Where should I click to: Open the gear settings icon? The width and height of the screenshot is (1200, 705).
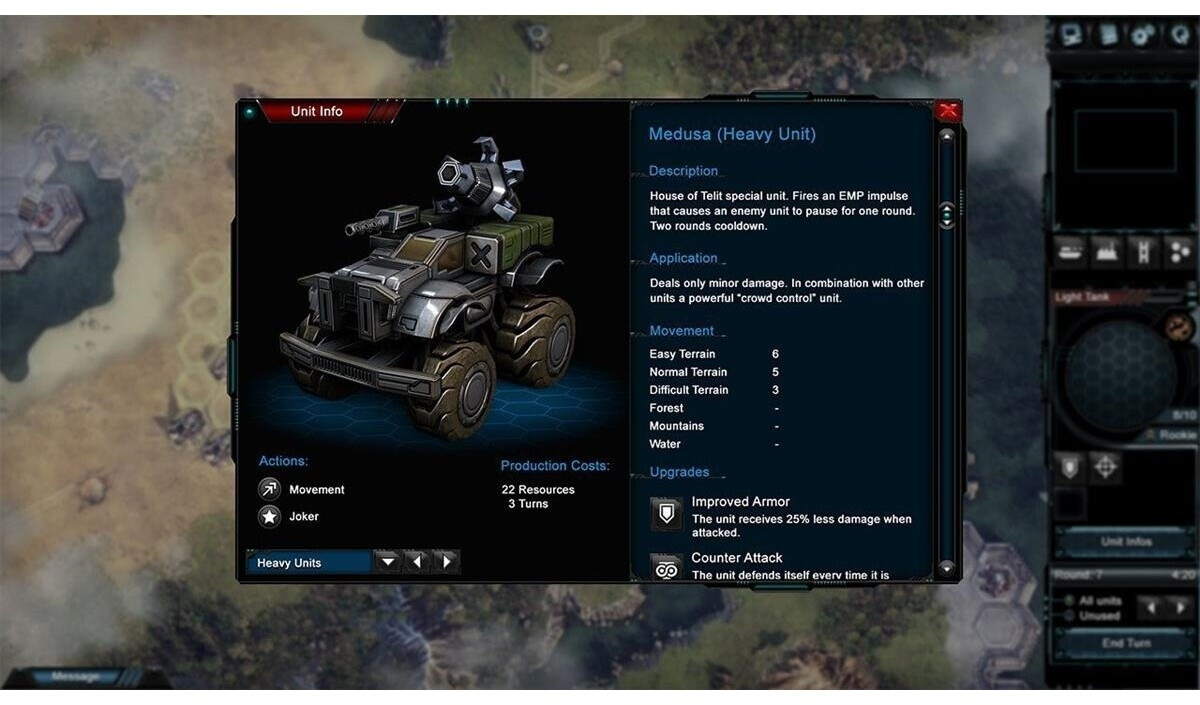click(x=1143, y=35)
